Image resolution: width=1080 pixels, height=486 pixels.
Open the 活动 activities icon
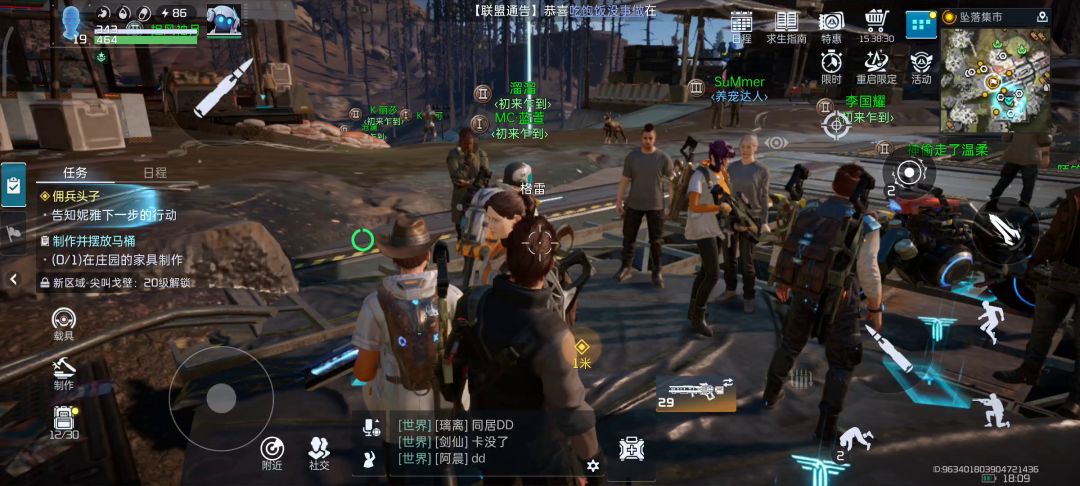point(921,65)
